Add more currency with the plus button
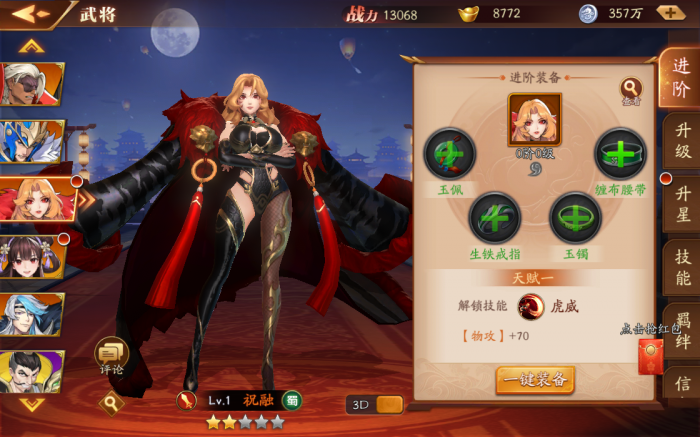700x437 pixels. 671,13
